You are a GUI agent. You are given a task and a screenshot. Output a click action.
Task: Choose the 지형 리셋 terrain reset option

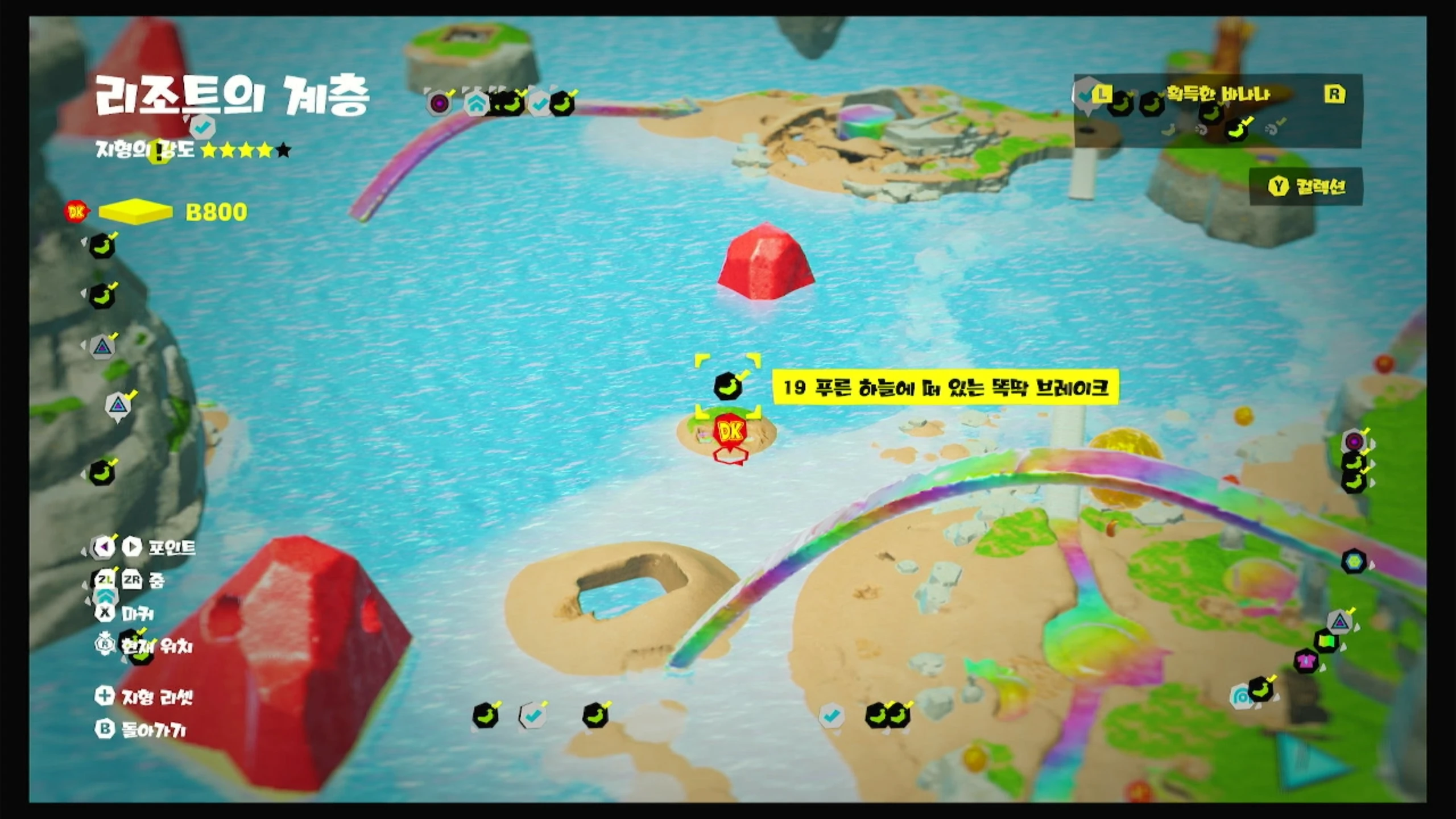click(144, 697)
